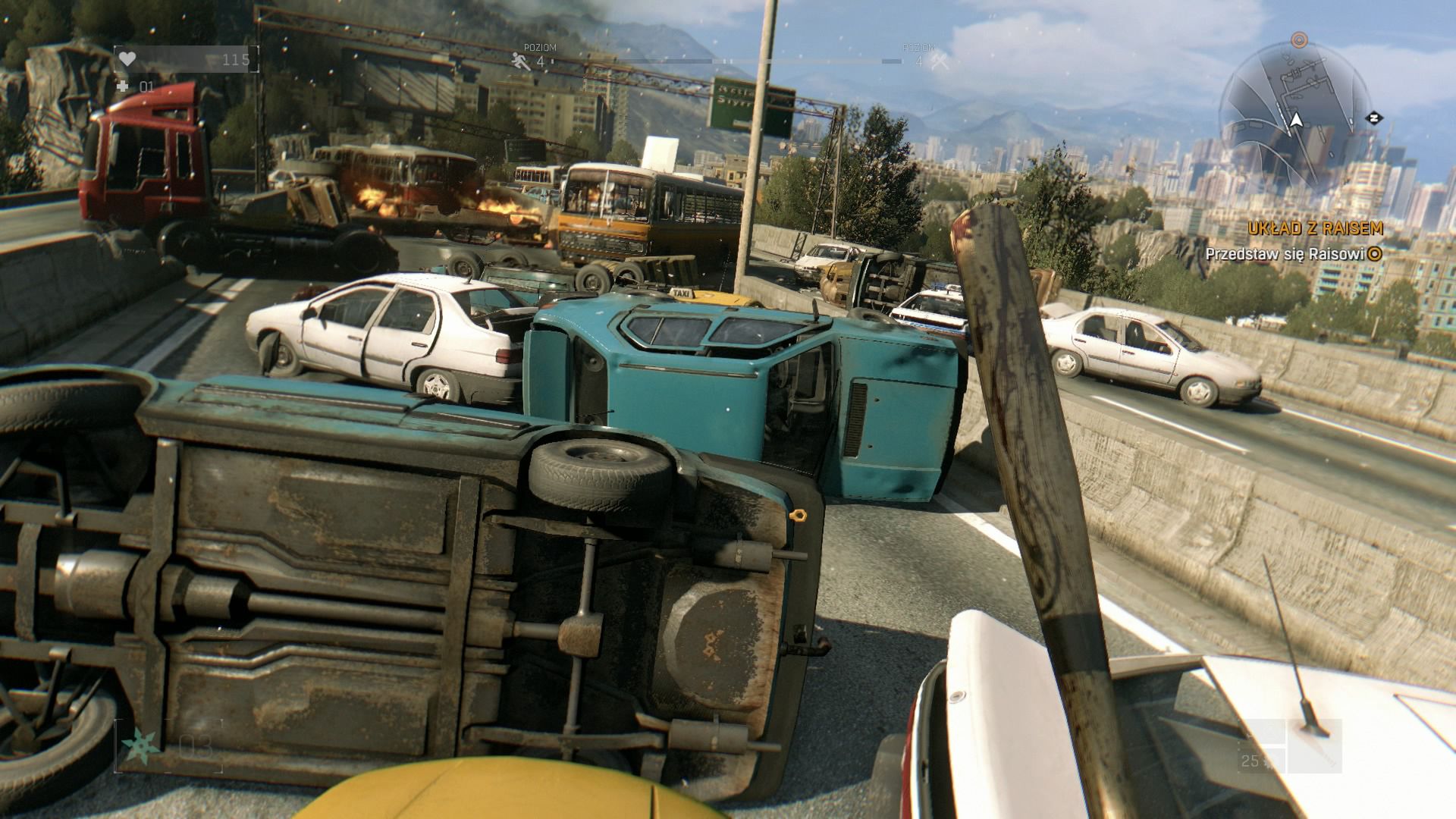Click the medkit plus icon showing 01
The image size is (1456, 819).
pos(124,87)
